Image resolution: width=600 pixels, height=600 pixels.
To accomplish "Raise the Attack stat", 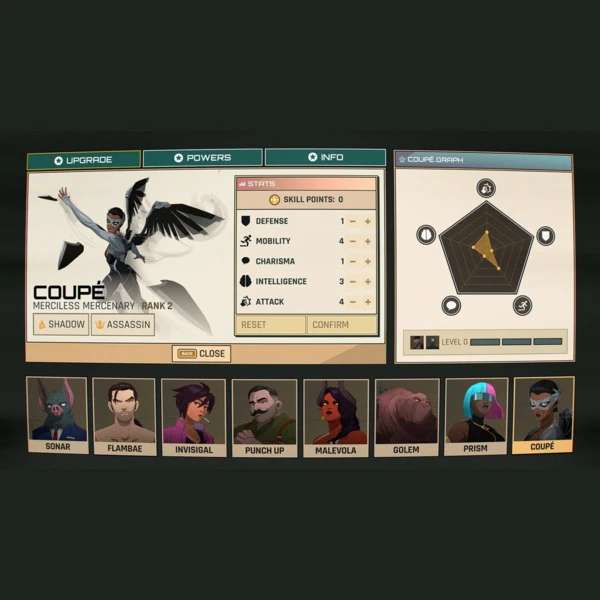I will (x=367, y=301).
